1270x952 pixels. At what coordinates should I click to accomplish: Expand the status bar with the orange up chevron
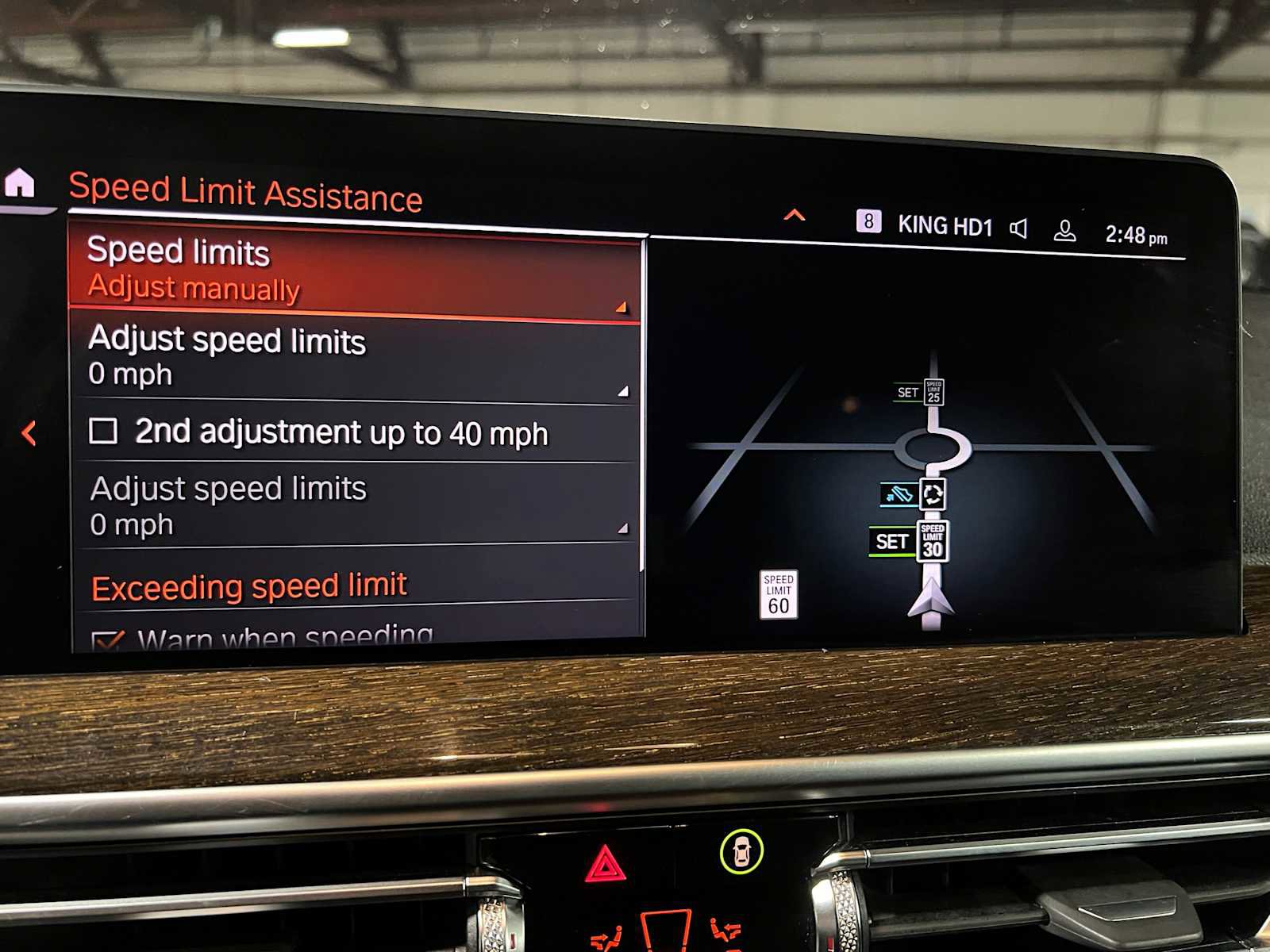(794, 215)
